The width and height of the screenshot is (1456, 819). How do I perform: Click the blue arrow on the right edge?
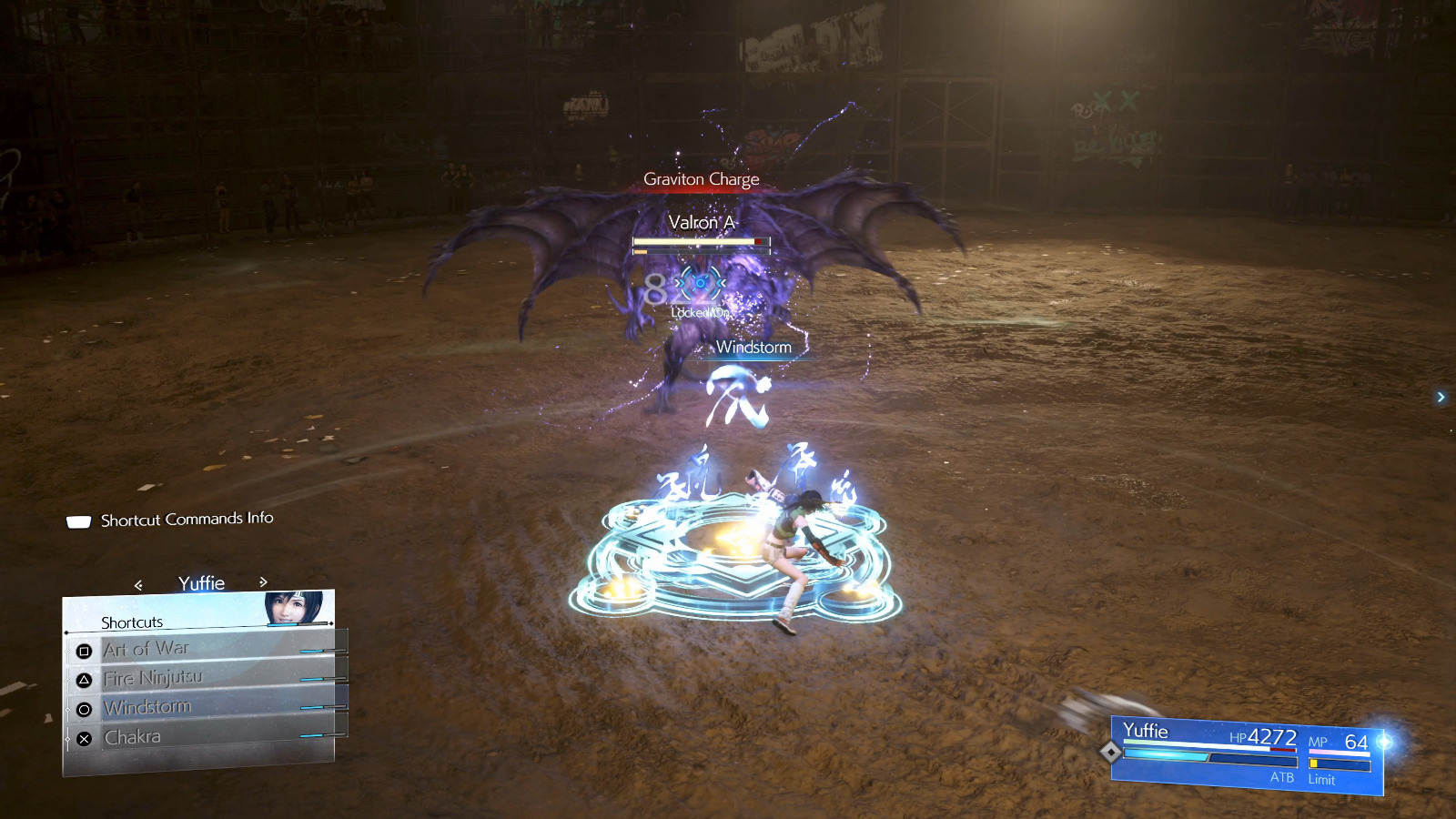1441,397
